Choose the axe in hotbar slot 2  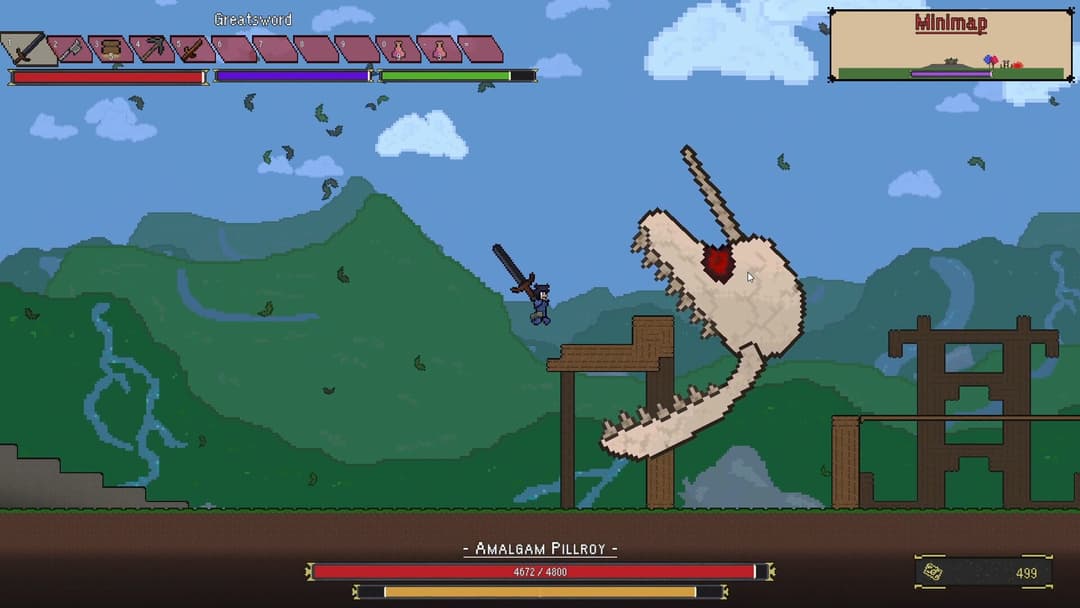click(70, 48)
